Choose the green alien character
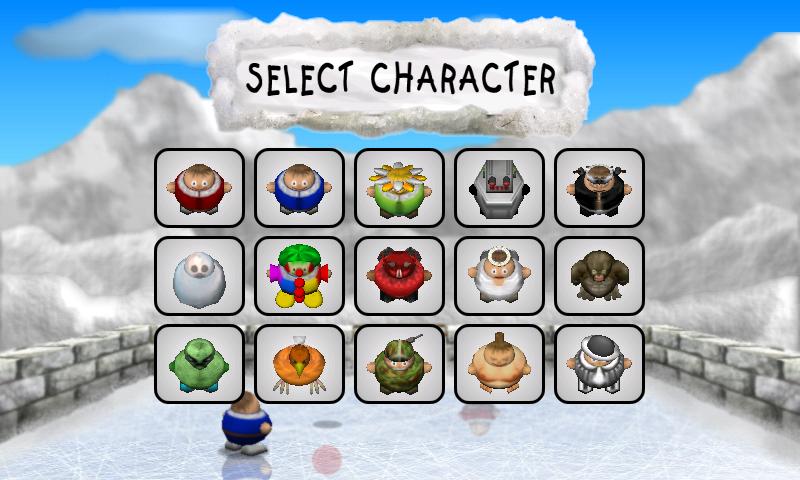Screen dimensions: 800x480 [199, 364]
